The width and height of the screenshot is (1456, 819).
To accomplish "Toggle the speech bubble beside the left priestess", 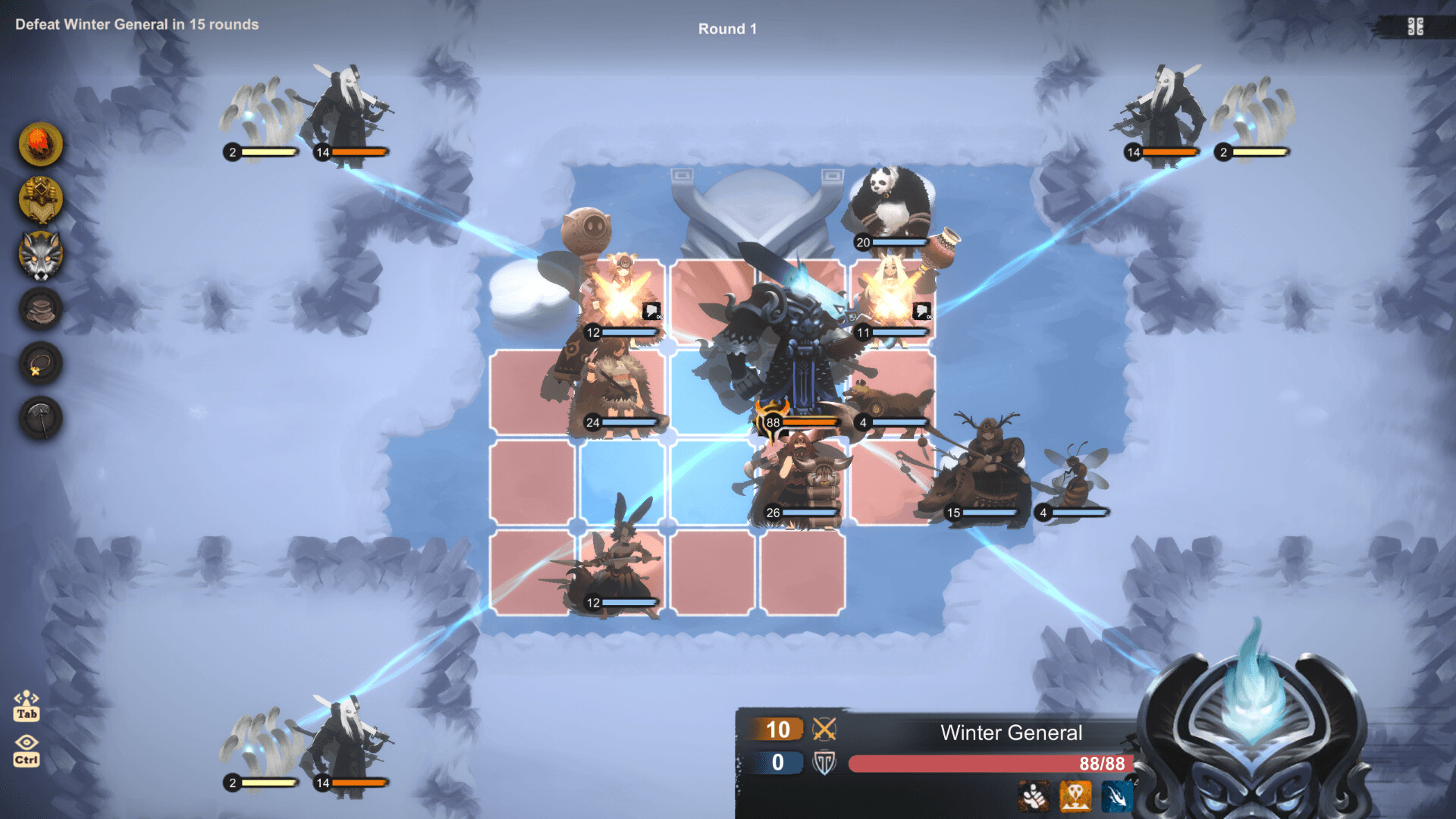I will 651,311.
